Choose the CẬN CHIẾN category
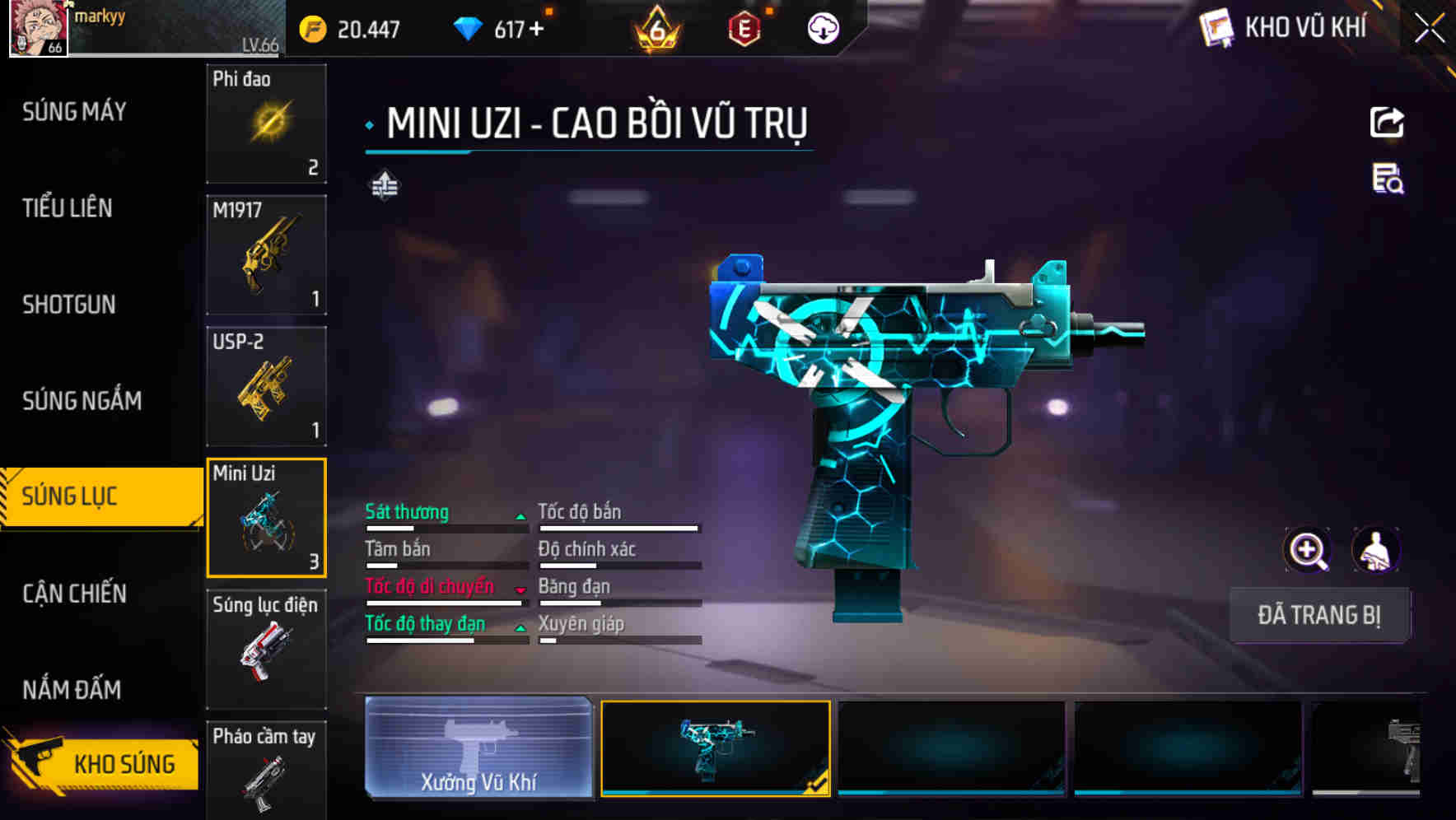Image resolution: width=1456 pixels, height=820 pixels. (x=74, y=594)
